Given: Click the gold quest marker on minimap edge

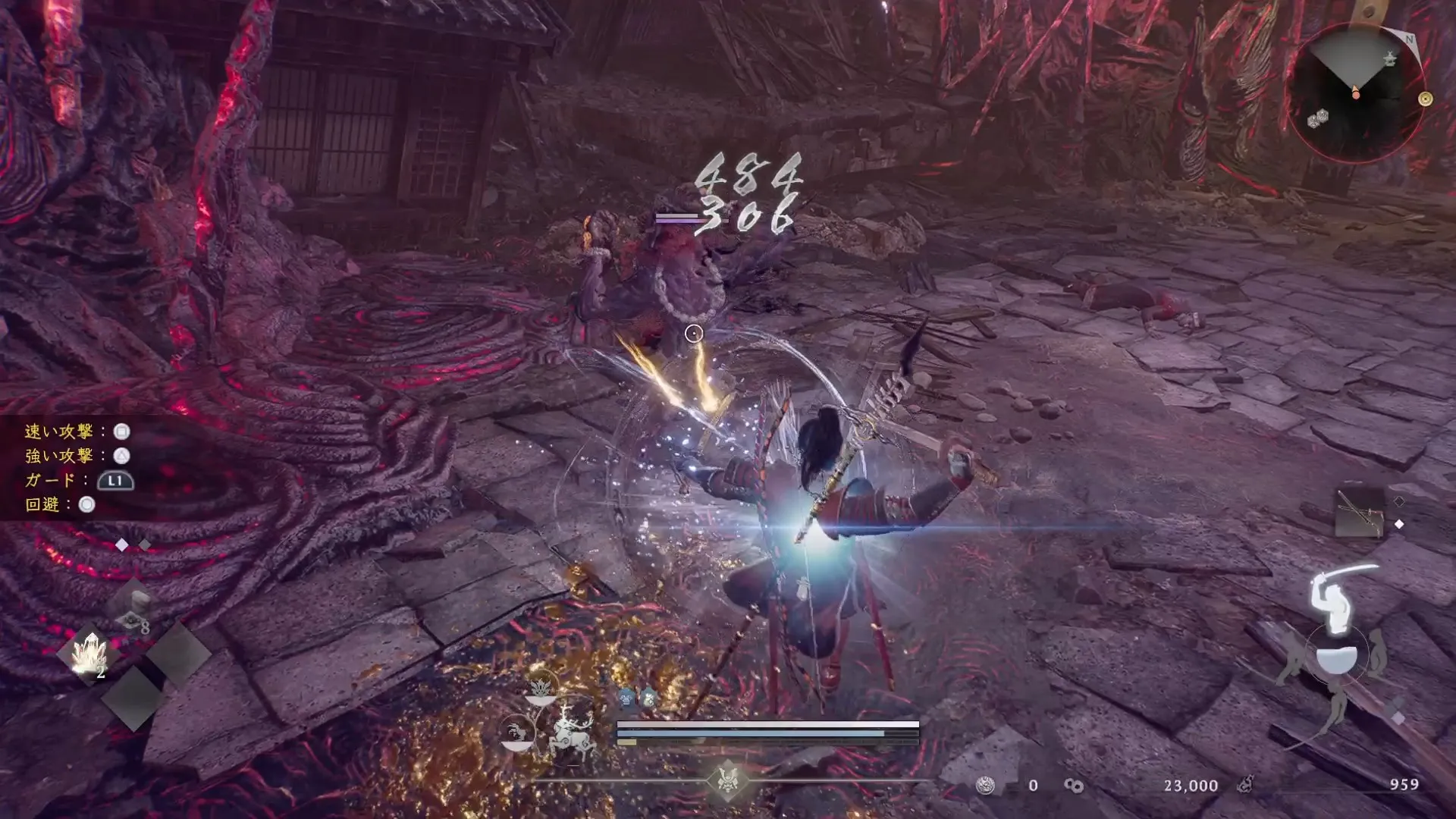Looking at the screenshot, I should tap(1426, 99).
